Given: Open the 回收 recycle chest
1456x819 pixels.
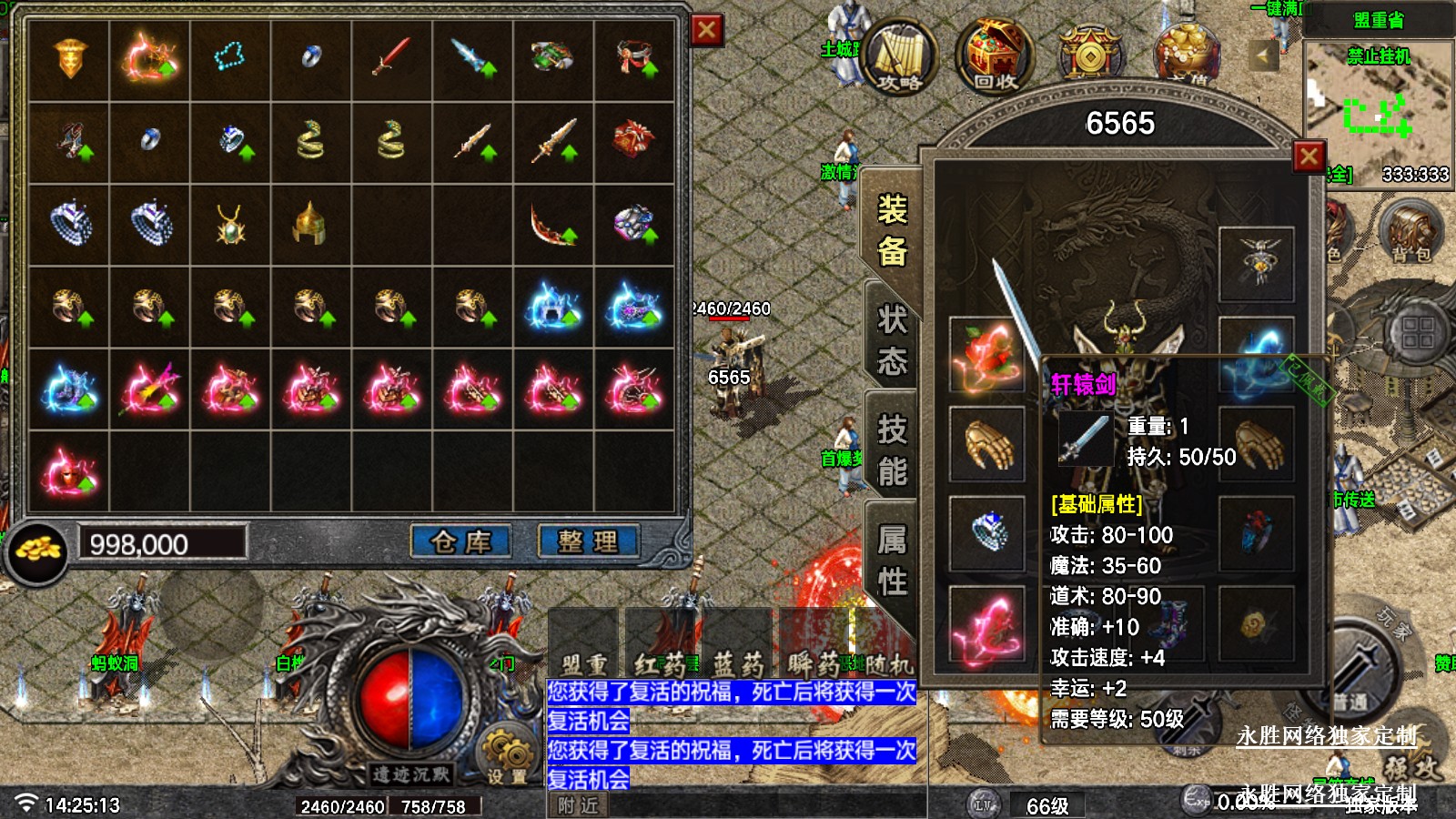Looking at the screenshot, I should click(x=995, y=56).
